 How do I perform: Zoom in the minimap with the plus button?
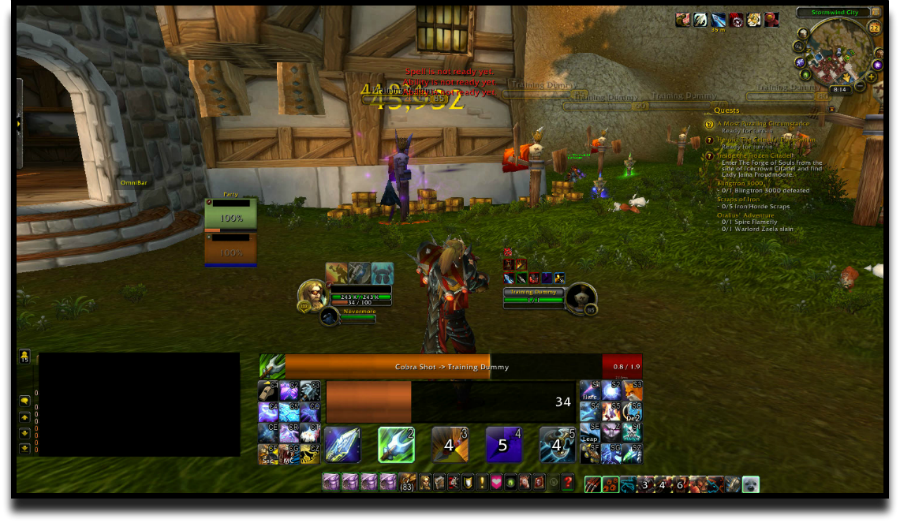tap(871, 78)
